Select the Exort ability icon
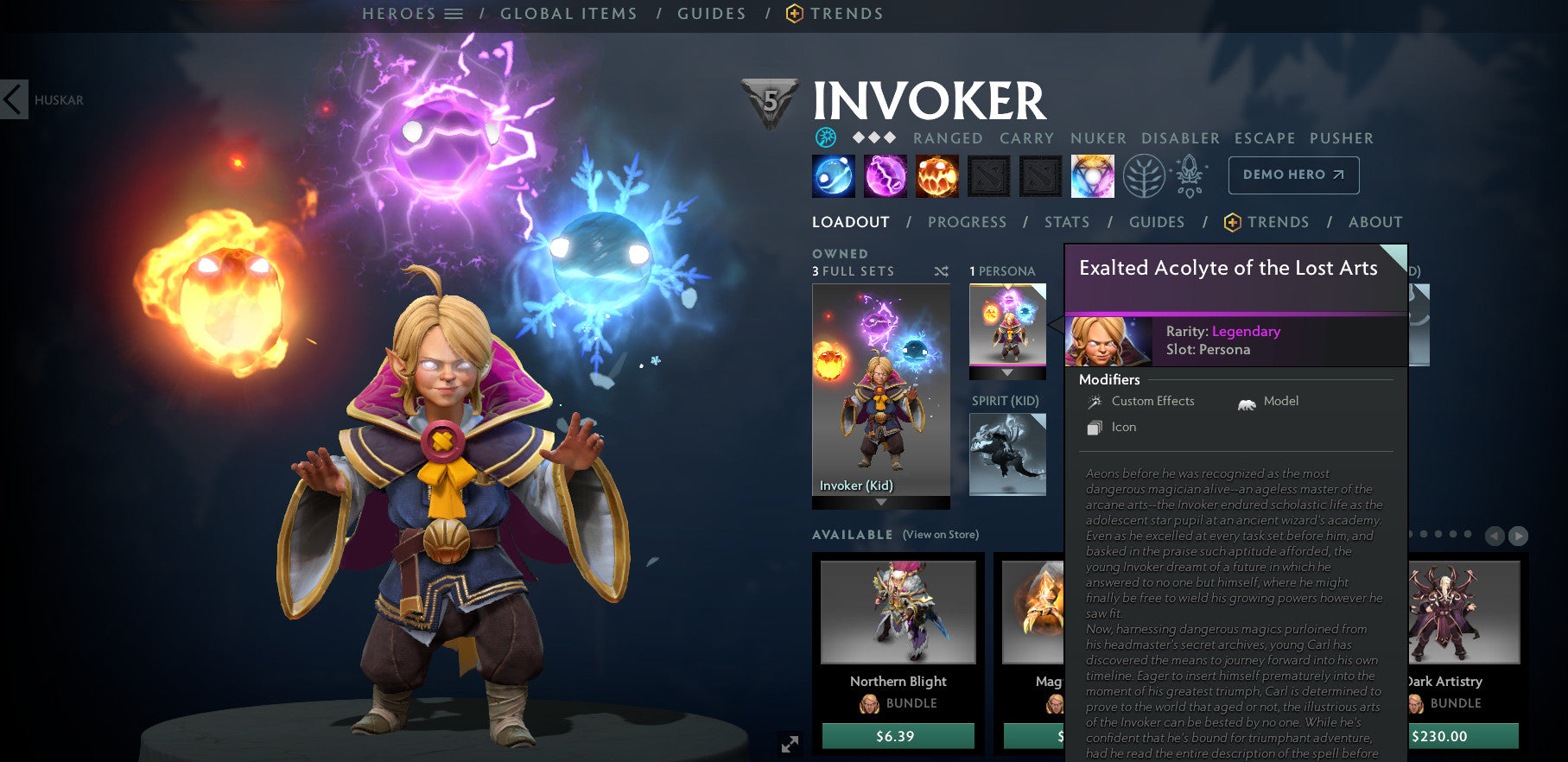 (937, 175)
